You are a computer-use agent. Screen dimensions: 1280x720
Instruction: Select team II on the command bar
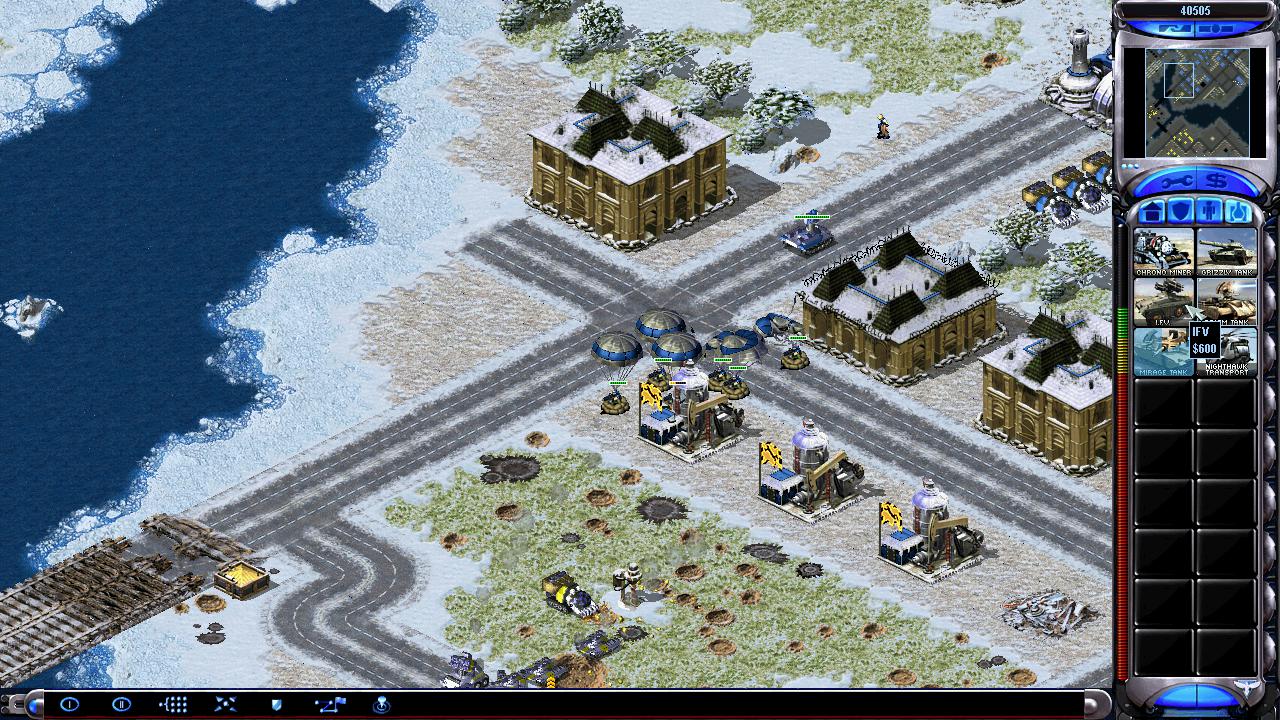click(121, 704)
